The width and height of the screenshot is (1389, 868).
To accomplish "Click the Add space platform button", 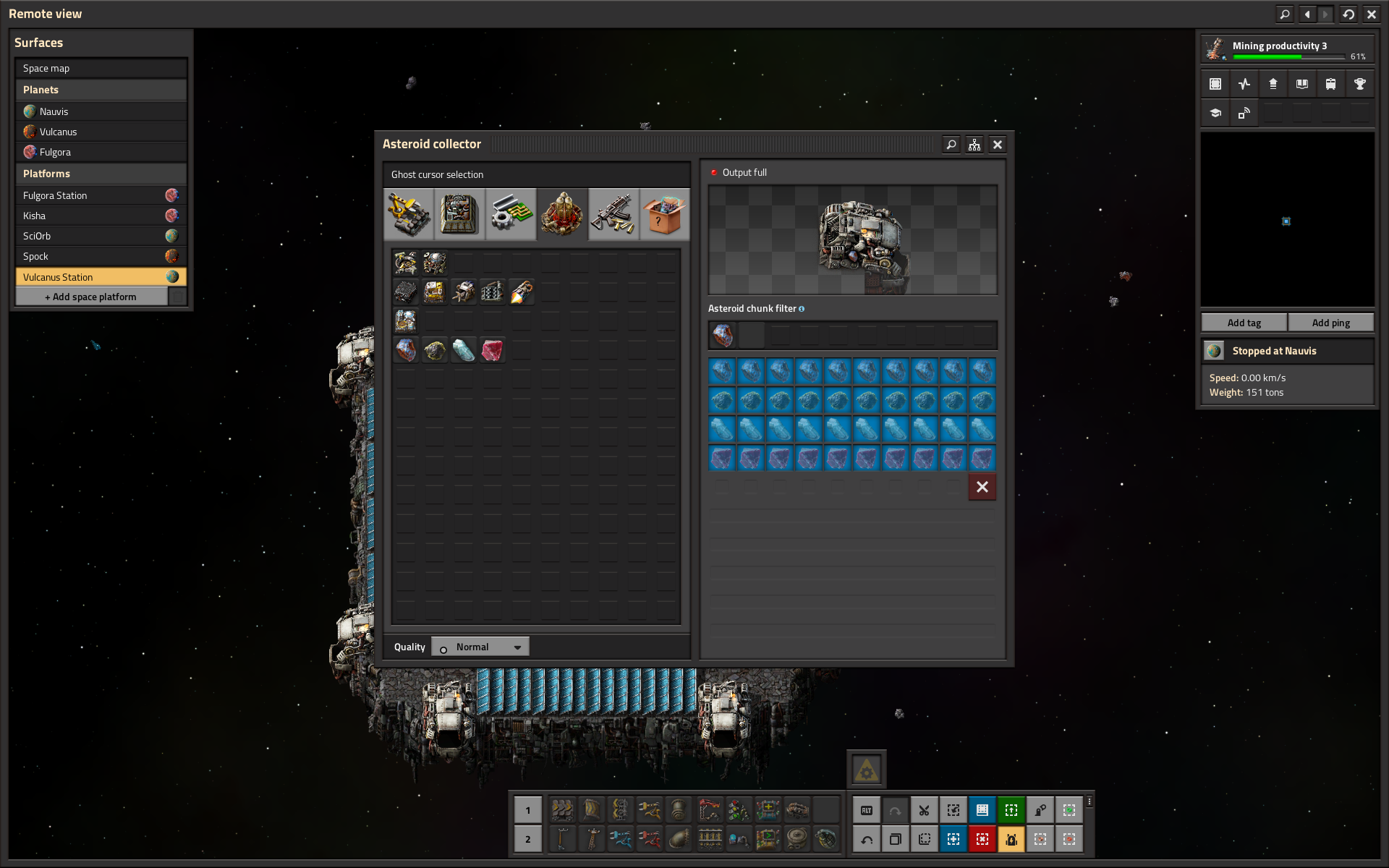I will tap(92, 296).
